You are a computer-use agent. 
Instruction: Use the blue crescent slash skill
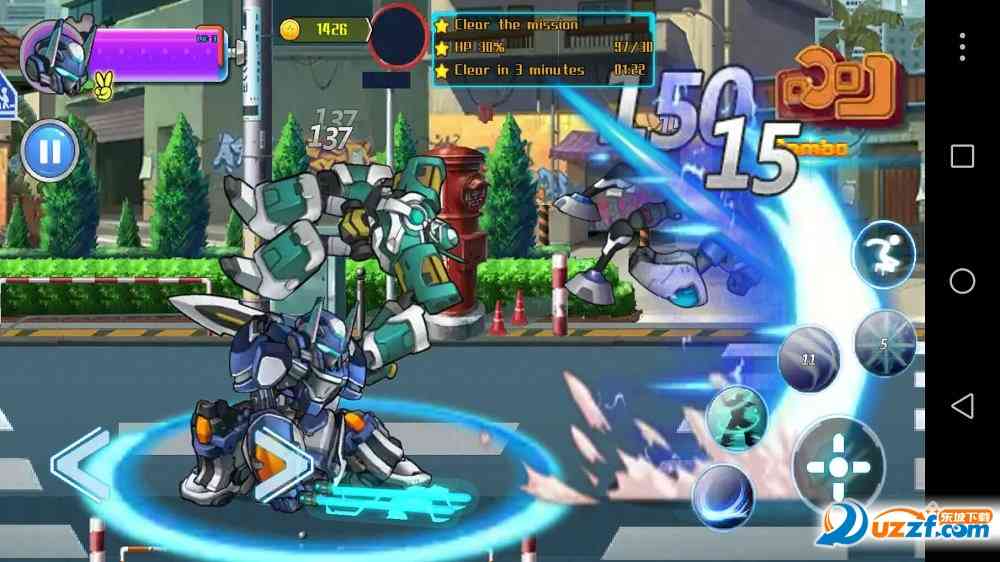coord(723,495)
